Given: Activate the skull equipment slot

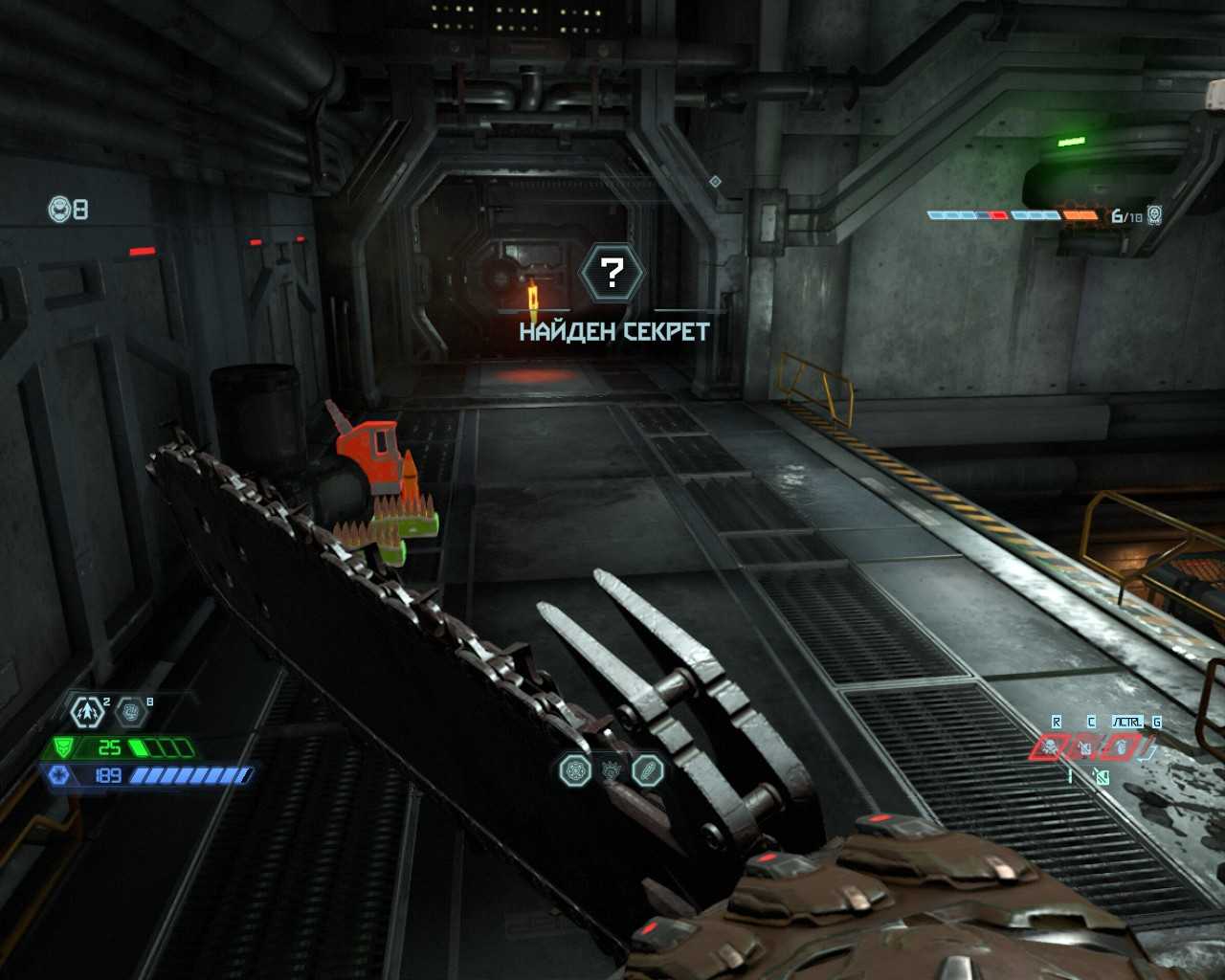Looking at the screenshot, I should tap(1051, 746).
